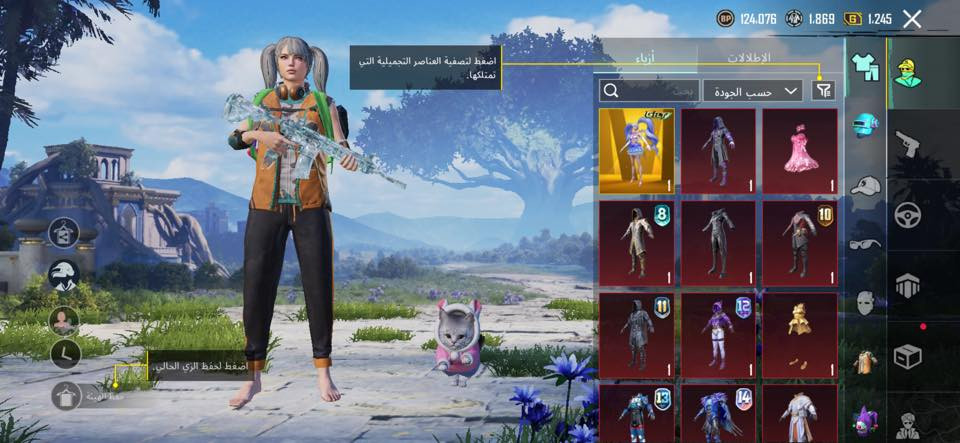The width and height of the screenshot is (960, 443).
Task: Toggle the owned cosmetics filter
Action: click(x=823, y=91)
